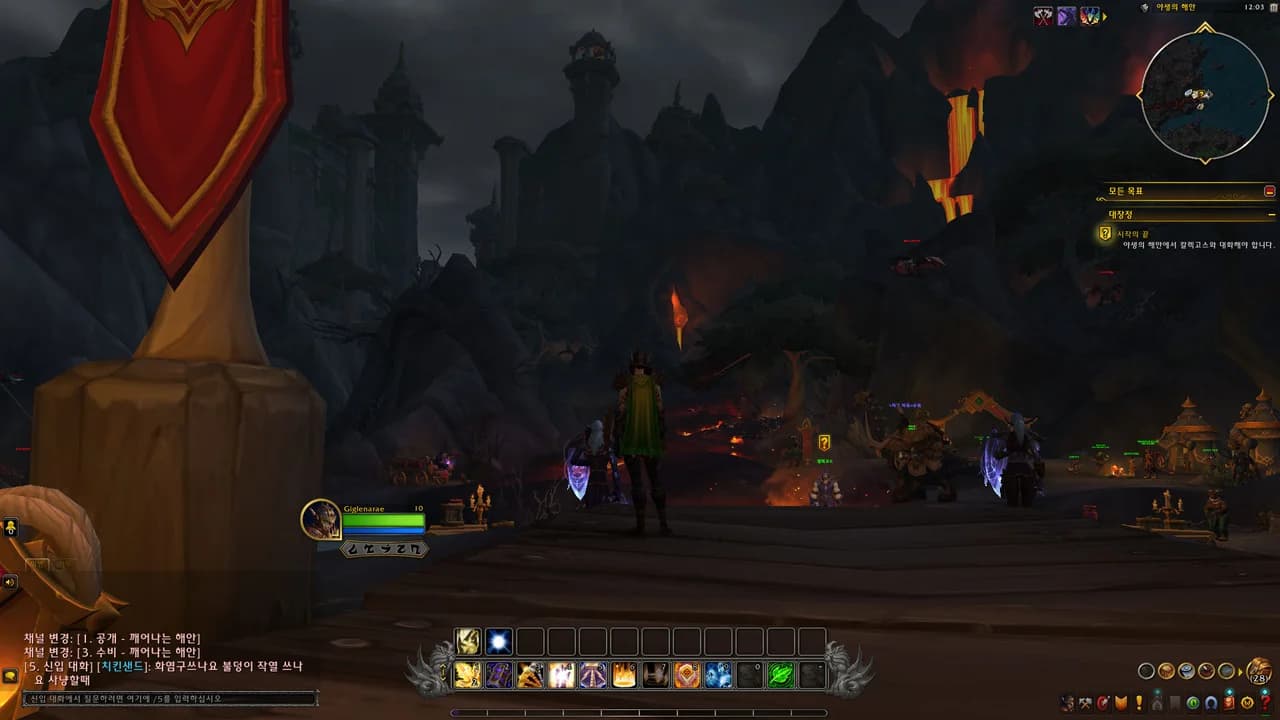
Task: Use the bright white star ability
Action: tap(499, 641)
